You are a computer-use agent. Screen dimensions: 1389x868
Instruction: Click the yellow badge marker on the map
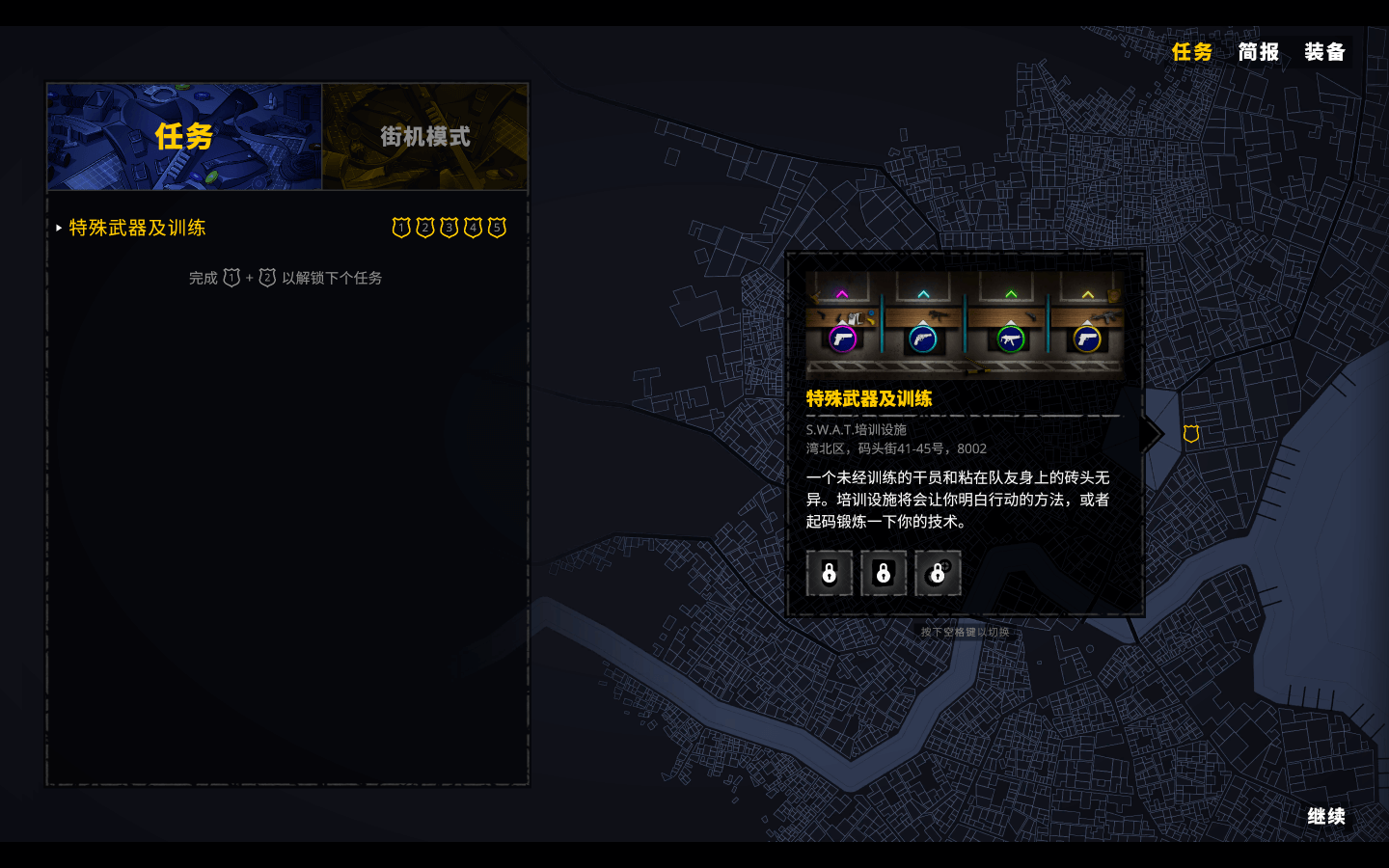pos(1190,433)
